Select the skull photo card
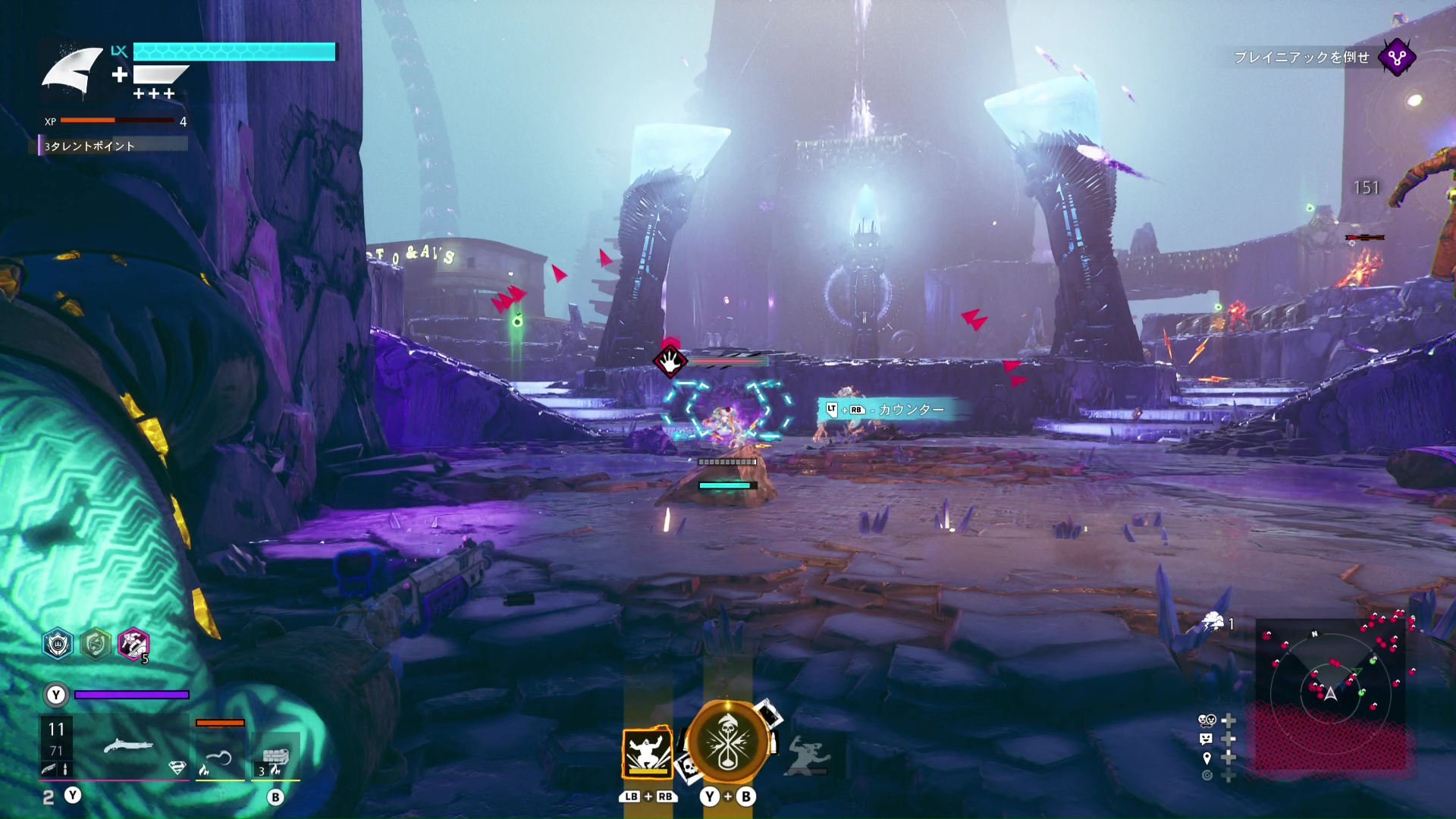The image size is (1456, 819). [689, 768]
